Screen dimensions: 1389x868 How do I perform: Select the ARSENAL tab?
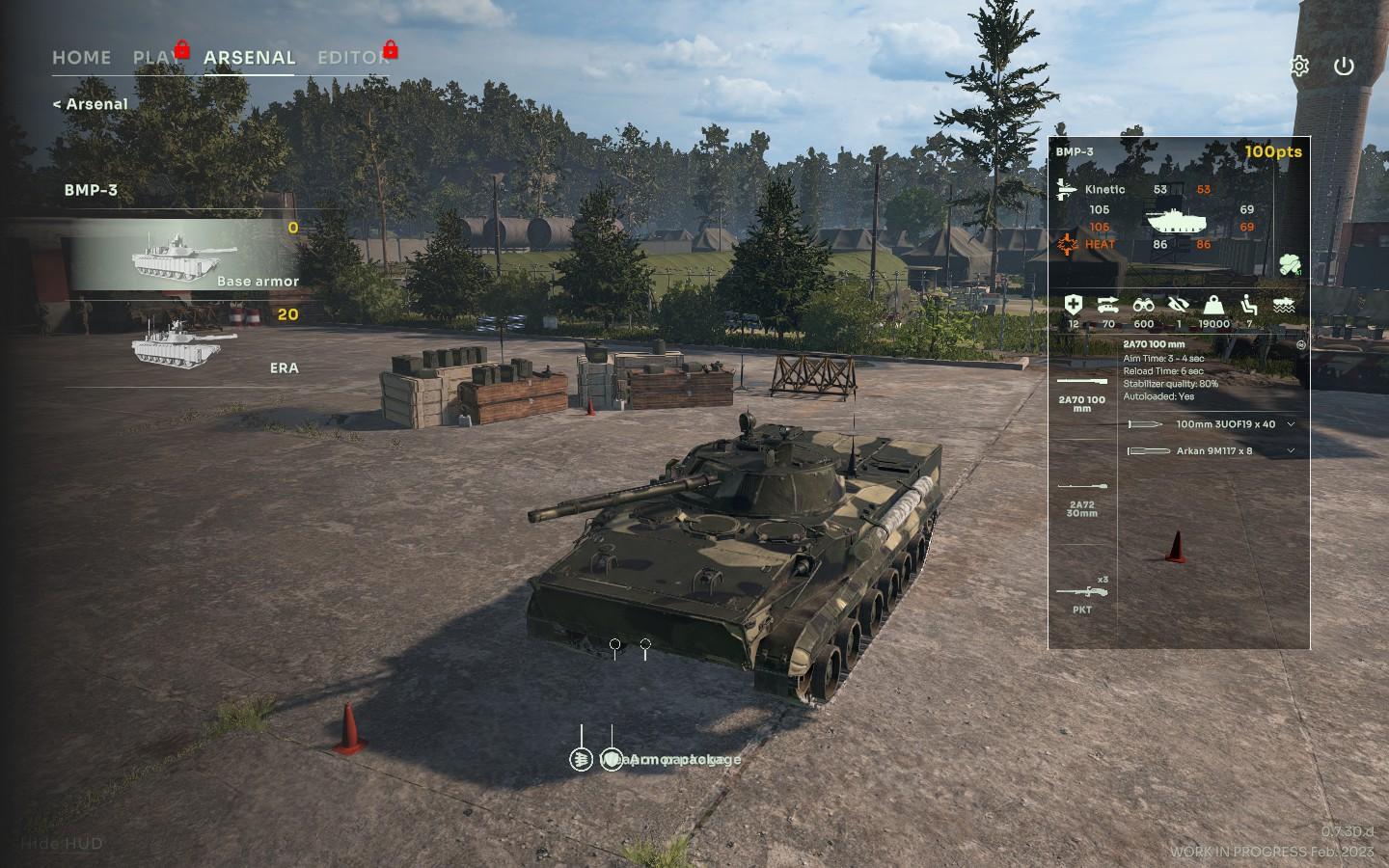249,58
